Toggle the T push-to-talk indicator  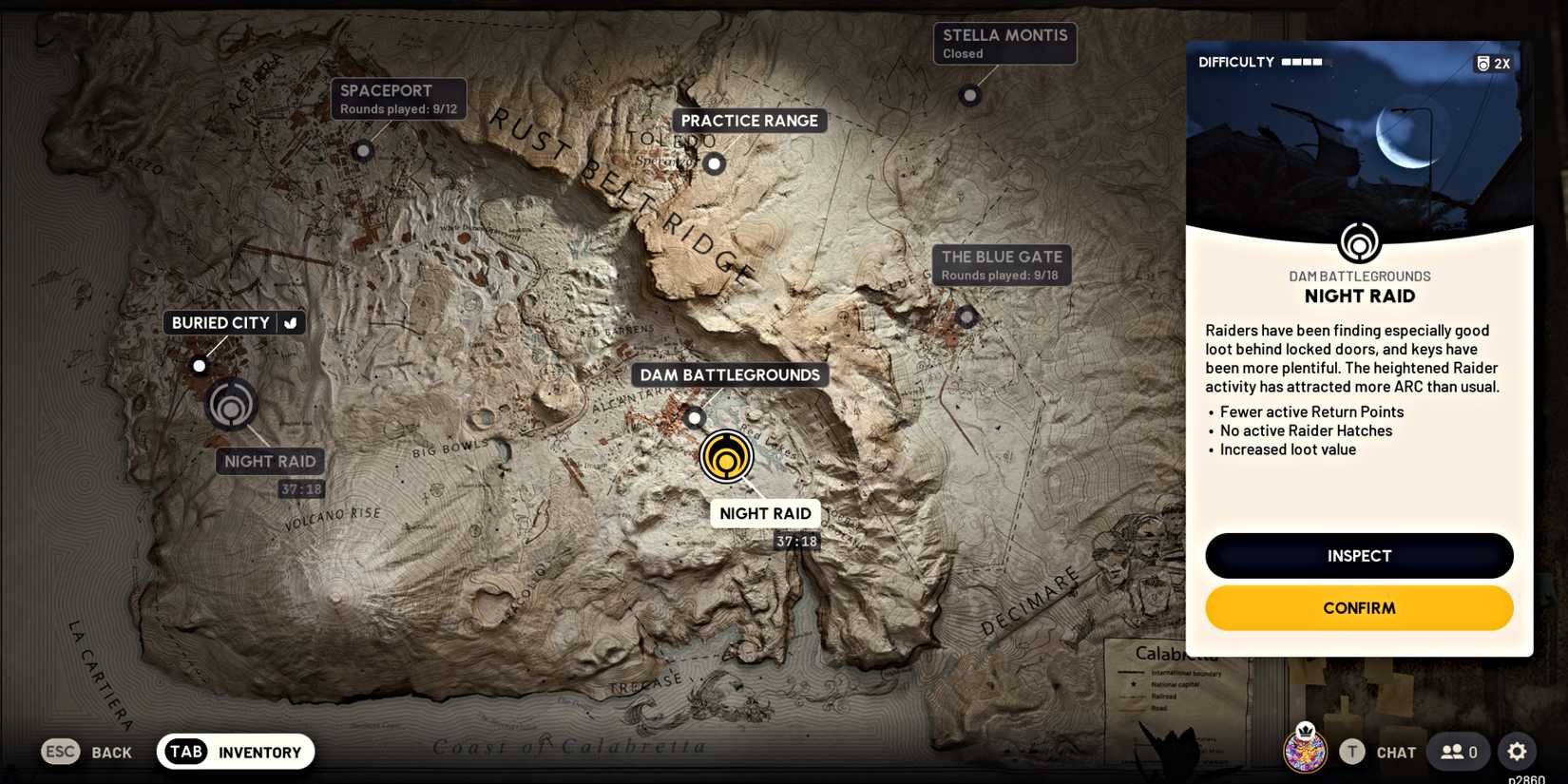pos(1350,751)
